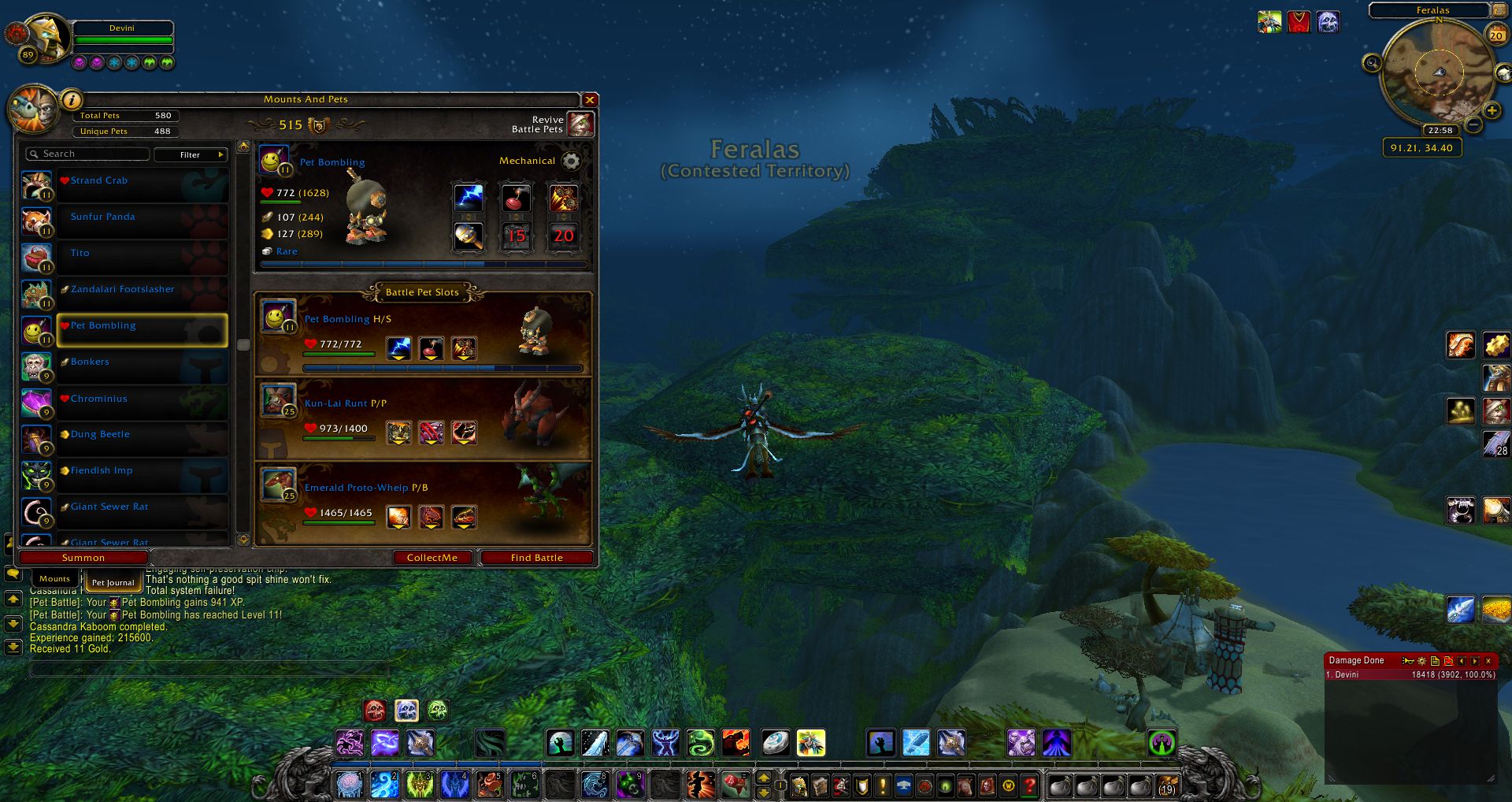Choose Zandalari Footslasher from the list
The height and width of the screenshot is (802, 1512).
click(142, 290)
